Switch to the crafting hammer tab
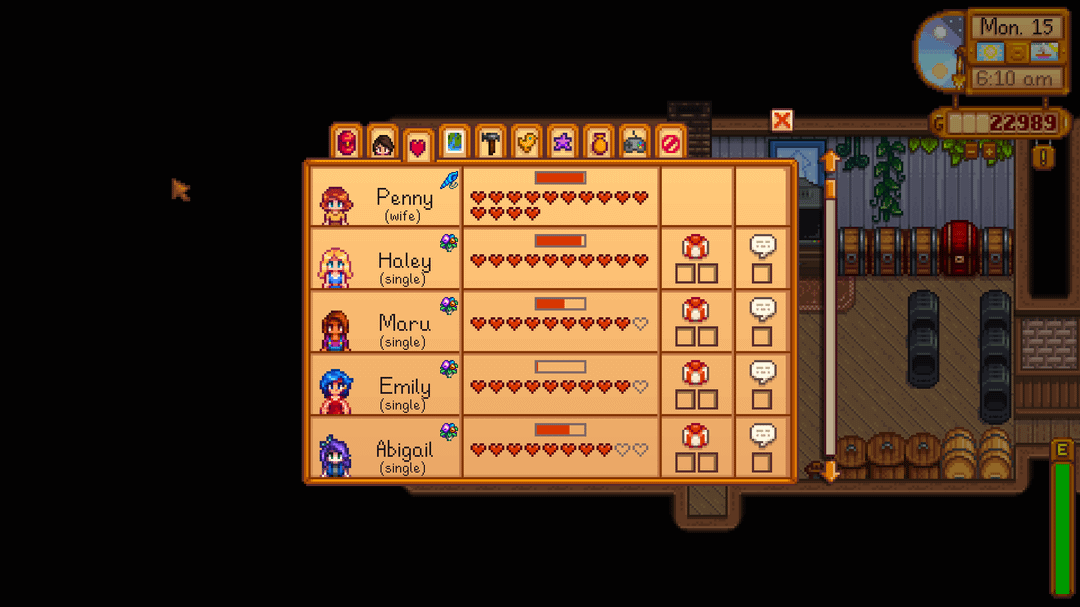1080x607 pixels. tap(490, 143)
